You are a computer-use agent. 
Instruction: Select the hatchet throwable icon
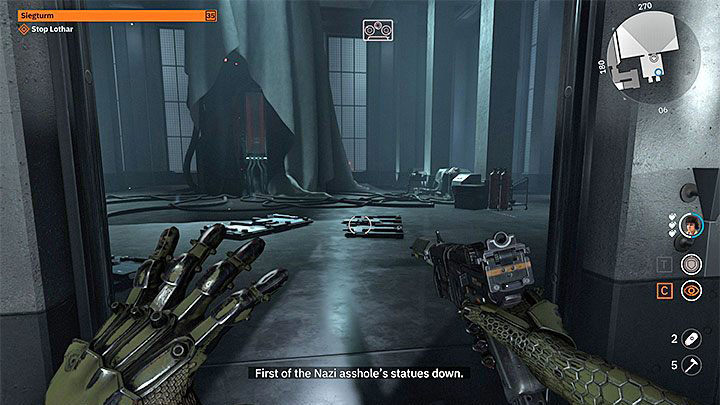pyautogui.click(x=692, y=365)
